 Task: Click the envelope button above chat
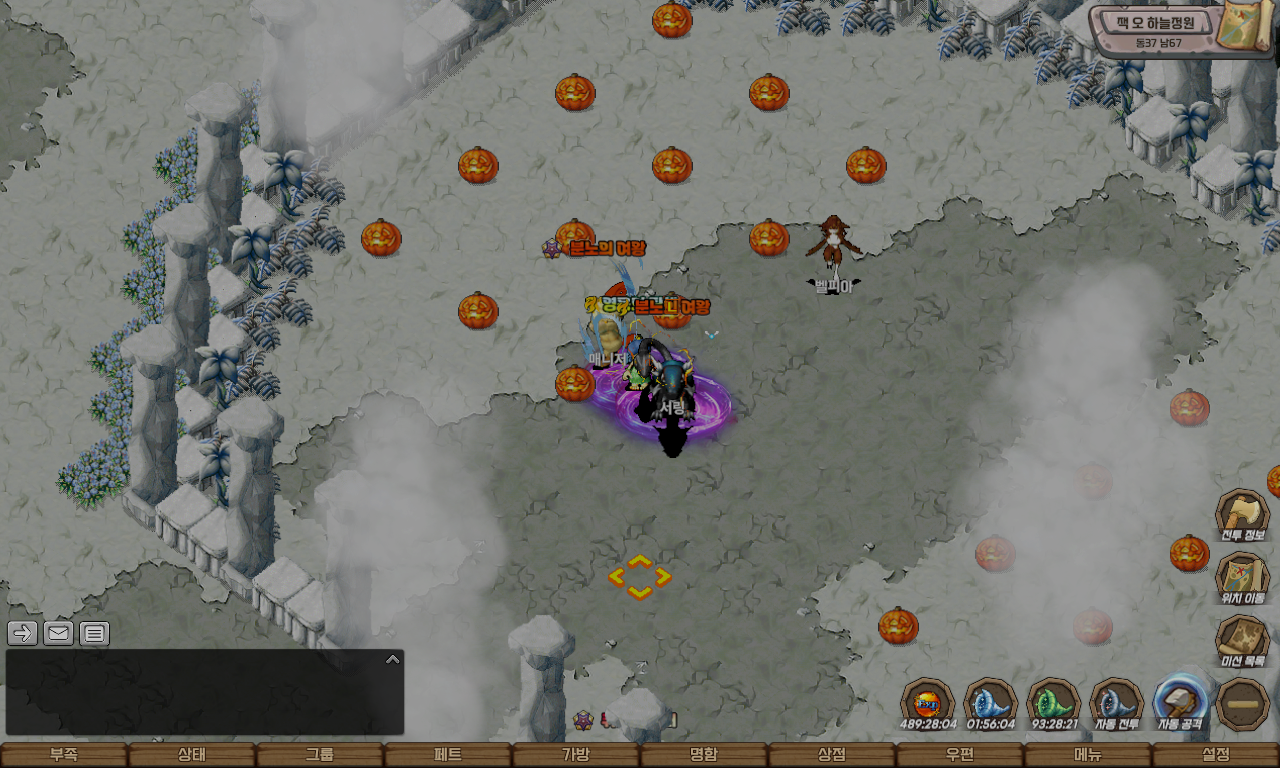point(58,633)
